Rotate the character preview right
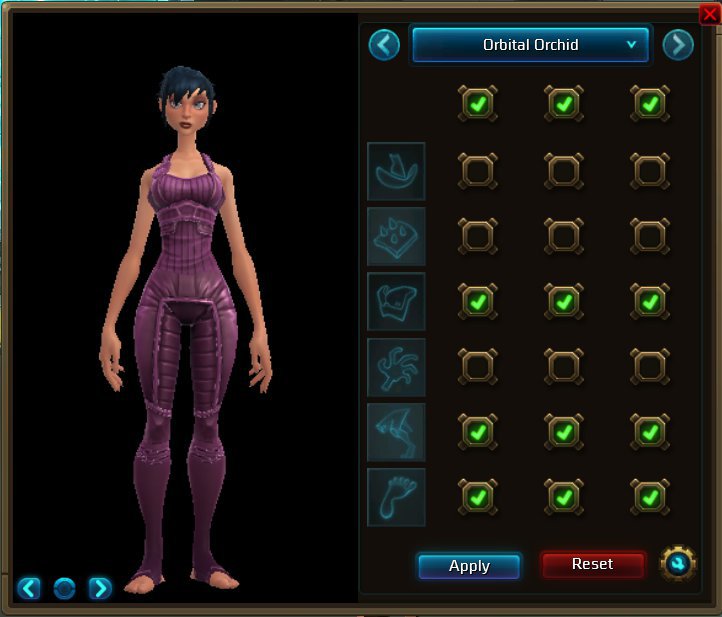The width and height of the screenshot is (722, 617). point(100,588)
